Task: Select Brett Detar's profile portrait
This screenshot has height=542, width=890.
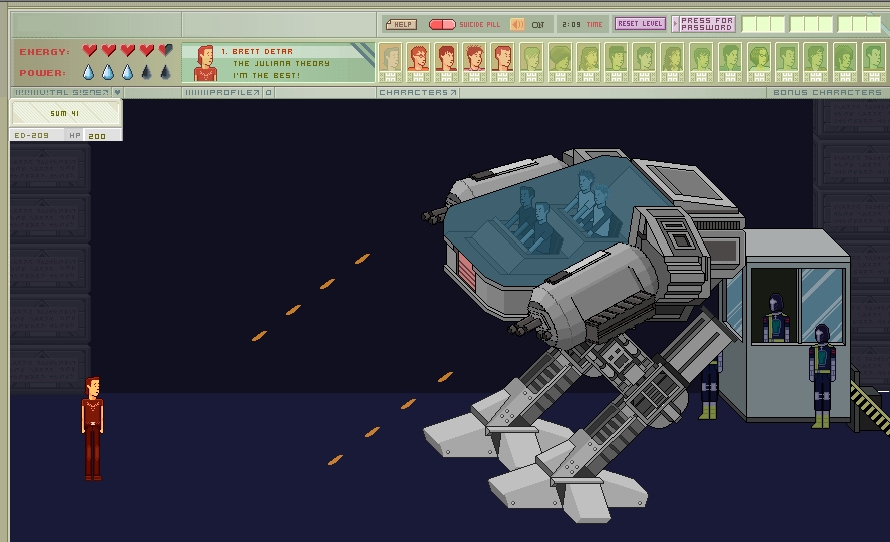Action: click(205, 62)
